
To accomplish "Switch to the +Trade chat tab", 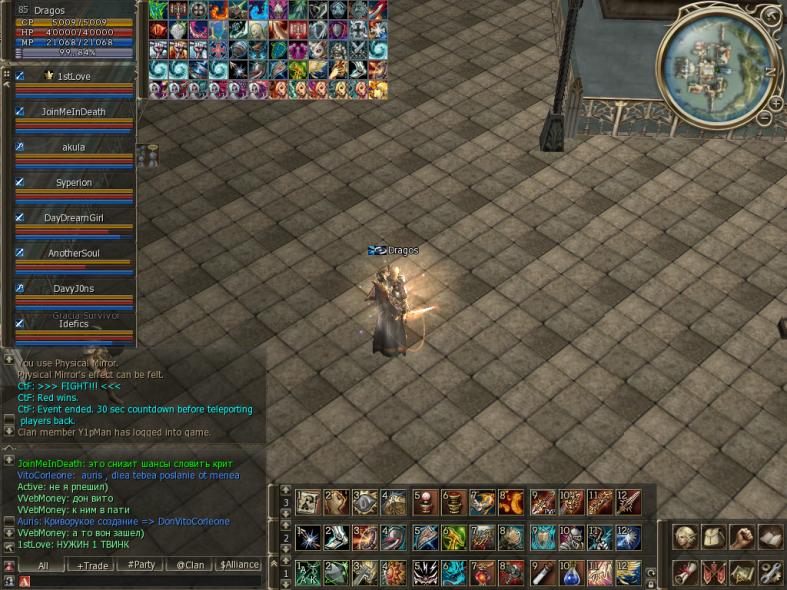I will coord(95,565).
